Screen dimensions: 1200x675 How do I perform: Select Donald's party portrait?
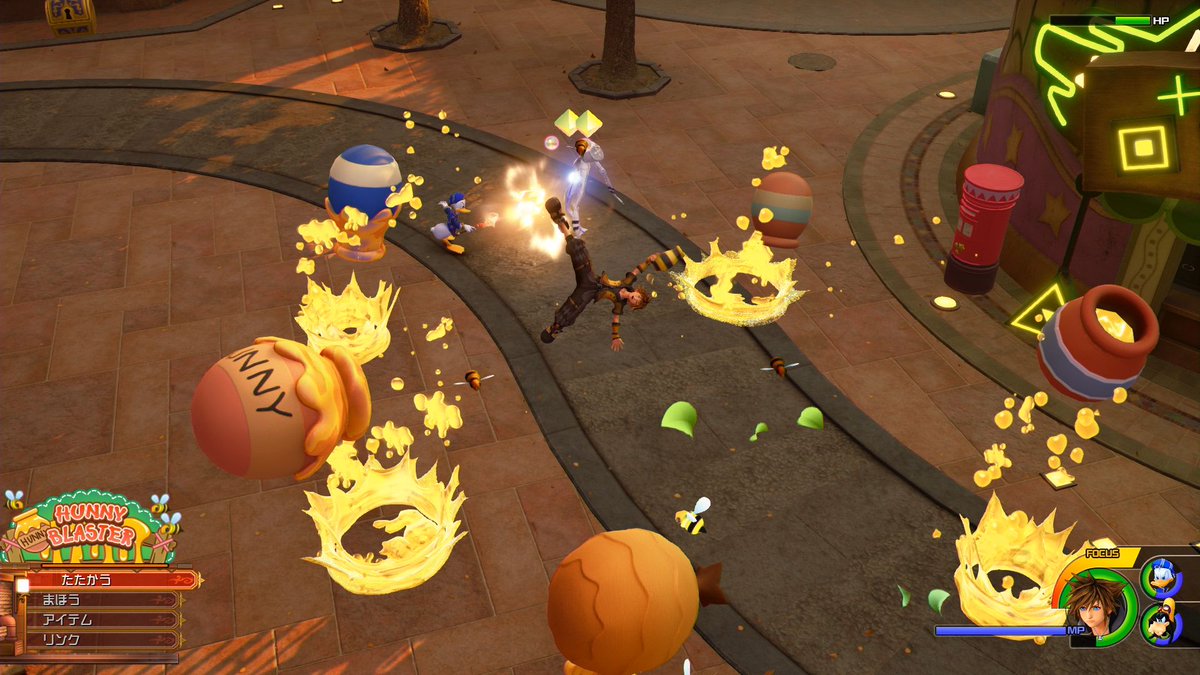[x=1162, y=579]
